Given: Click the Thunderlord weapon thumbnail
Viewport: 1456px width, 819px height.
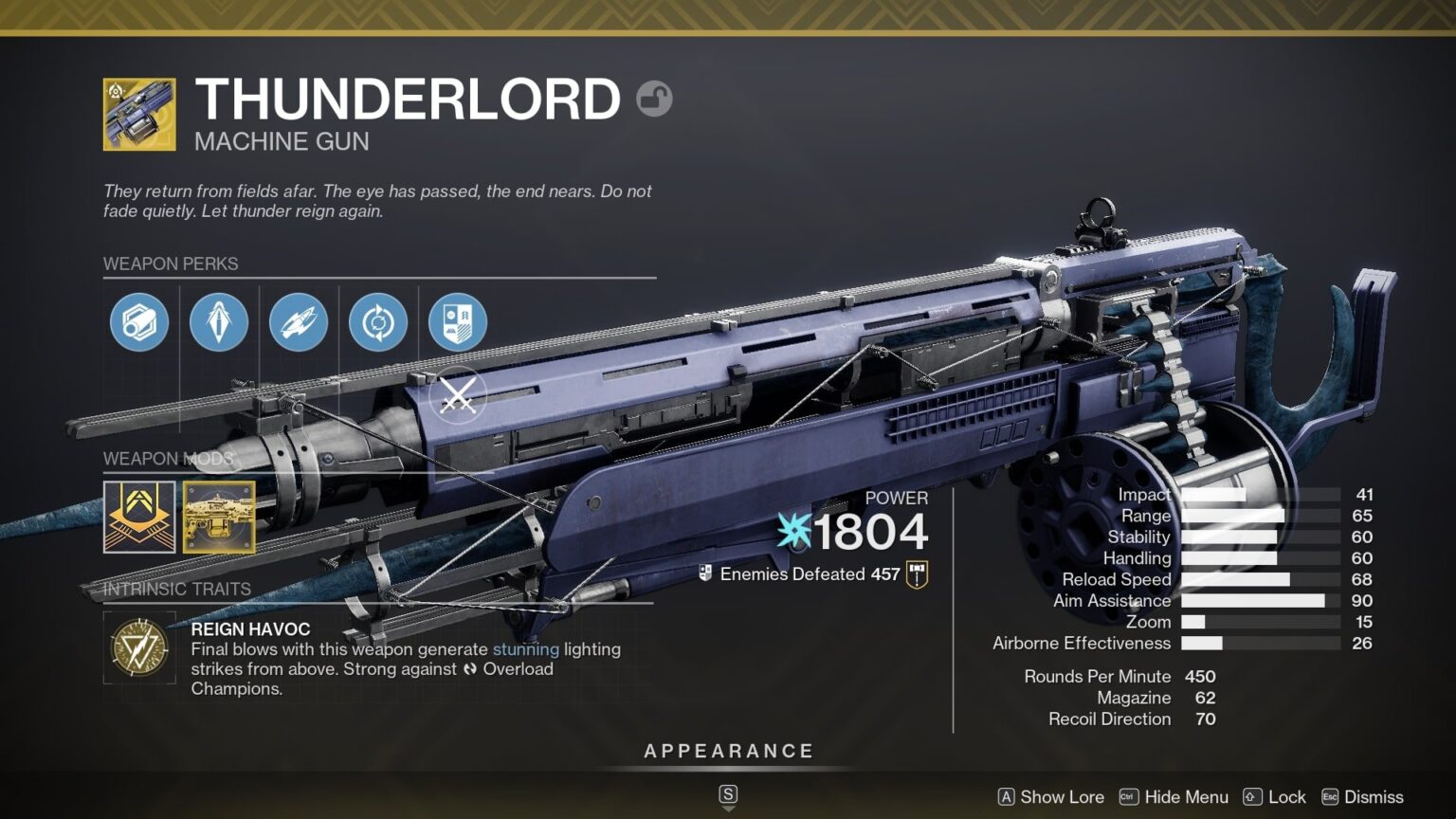Looking at the screenshot, I should click(x=137, y=117).
